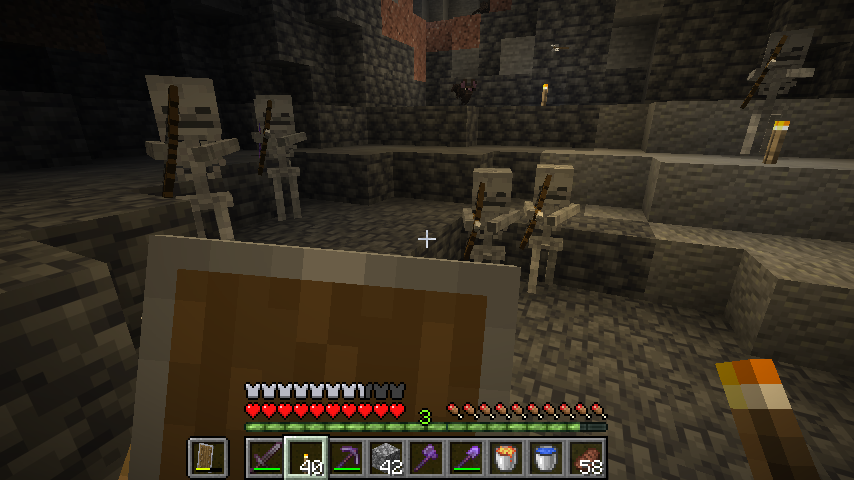Select the water bucket slot

coord(545,458)
